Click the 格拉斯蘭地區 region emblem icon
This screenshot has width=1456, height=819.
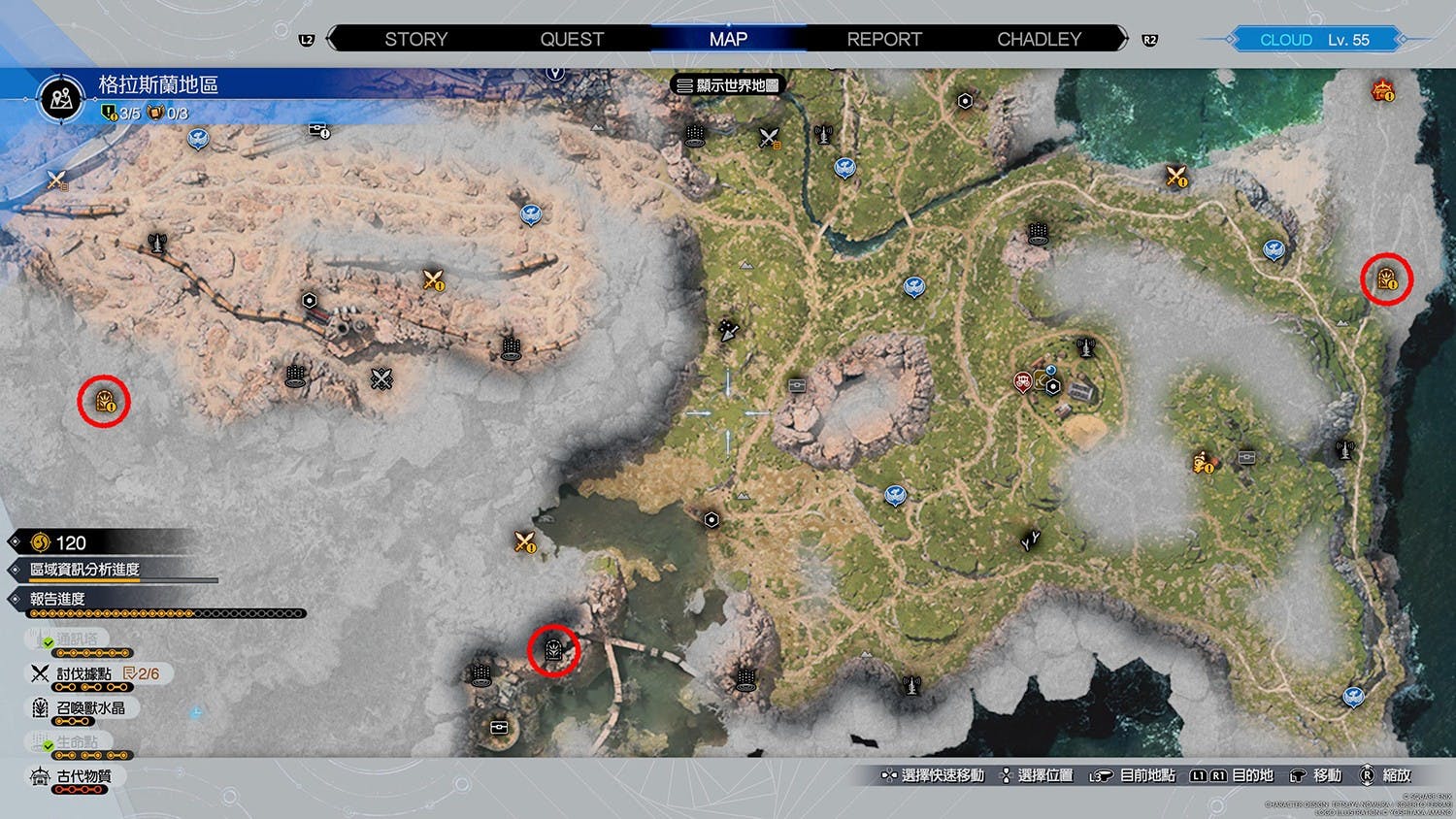[x=62, y=99]
